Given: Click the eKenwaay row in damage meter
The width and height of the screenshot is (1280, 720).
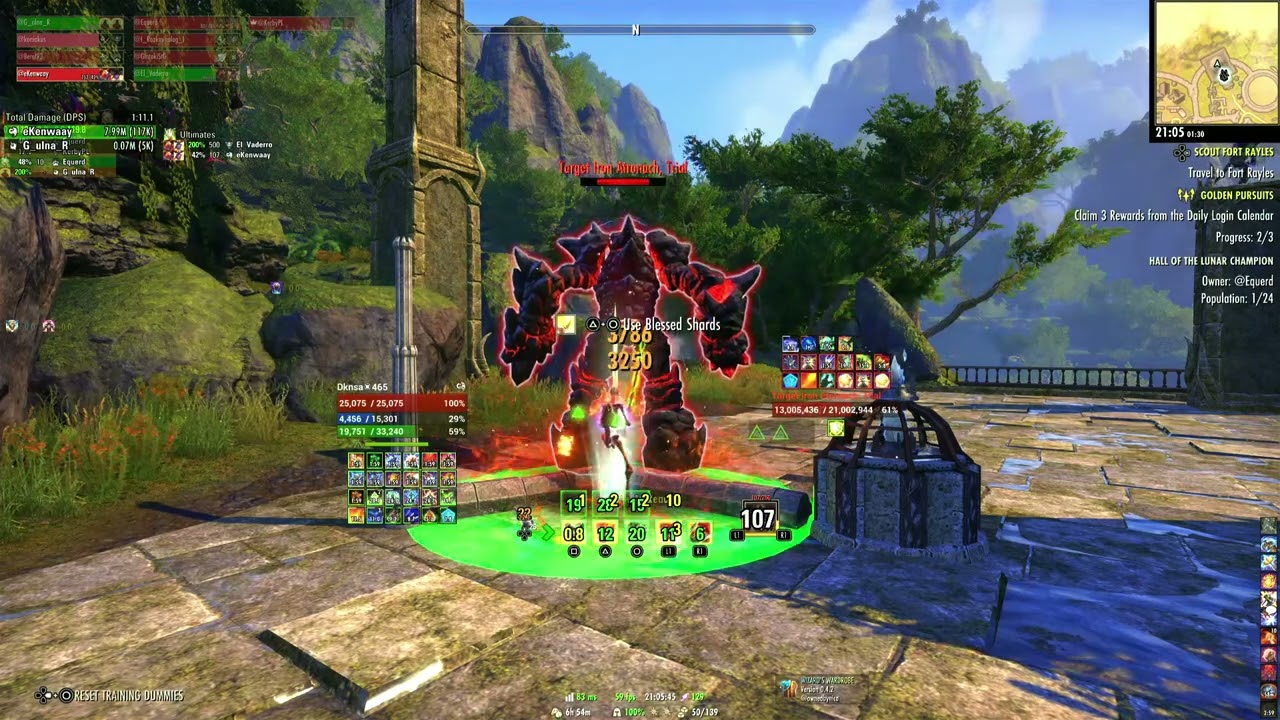Looking at the screenshot, I should pyautogui.click(x=80, y=132).
